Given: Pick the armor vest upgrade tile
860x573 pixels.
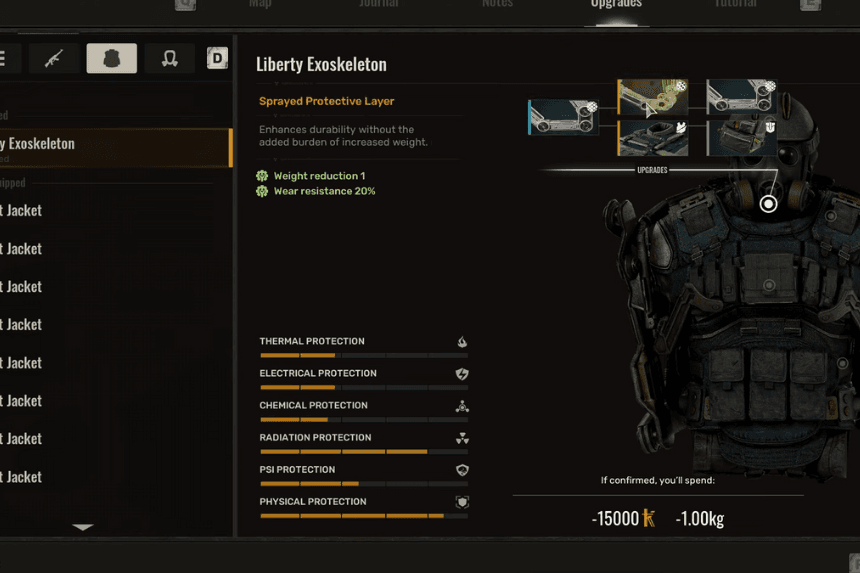Looking at the screenshot, I should (652, 138).
